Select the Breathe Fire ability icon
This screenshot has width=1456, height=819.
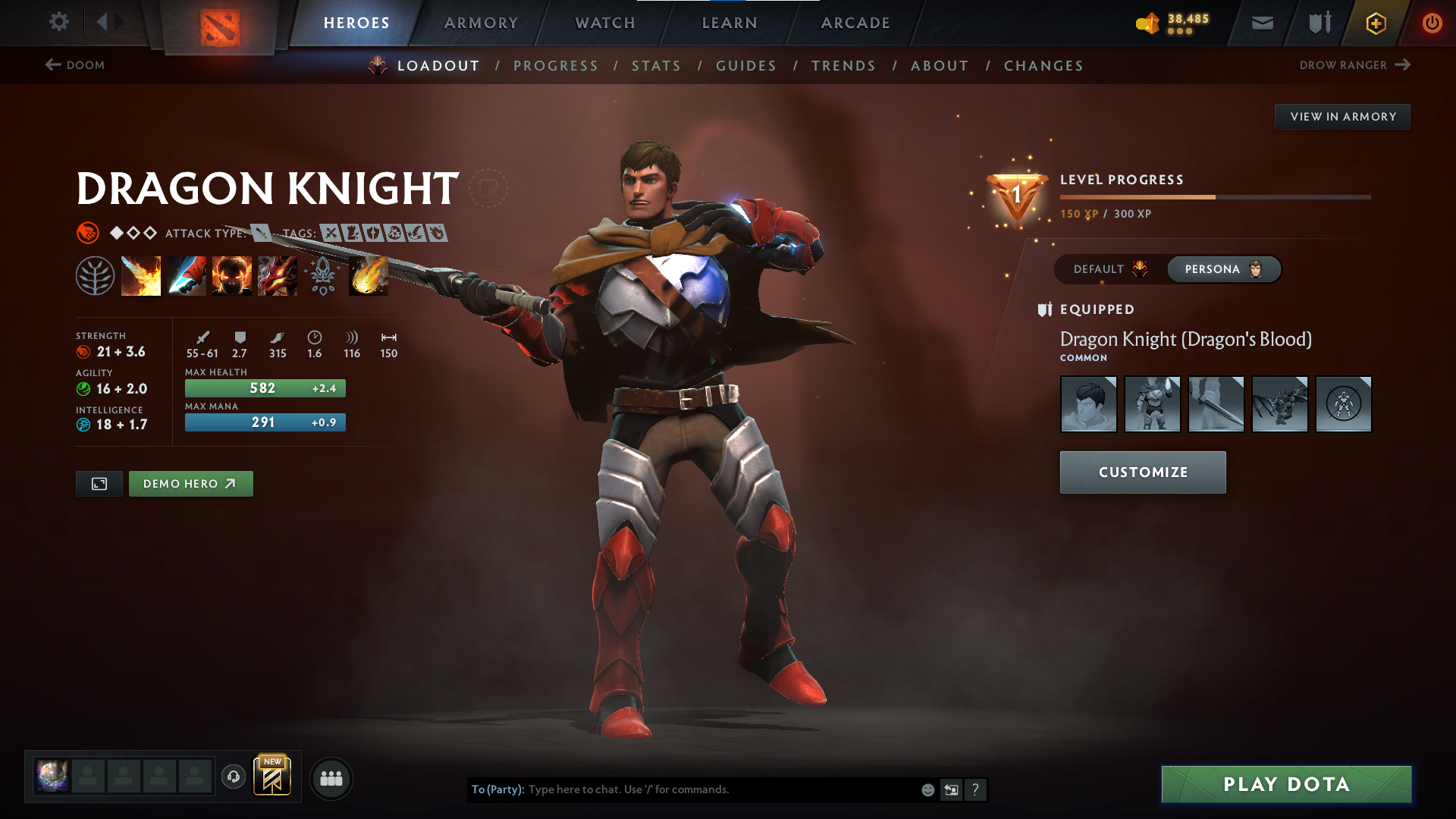pos(140,275)
